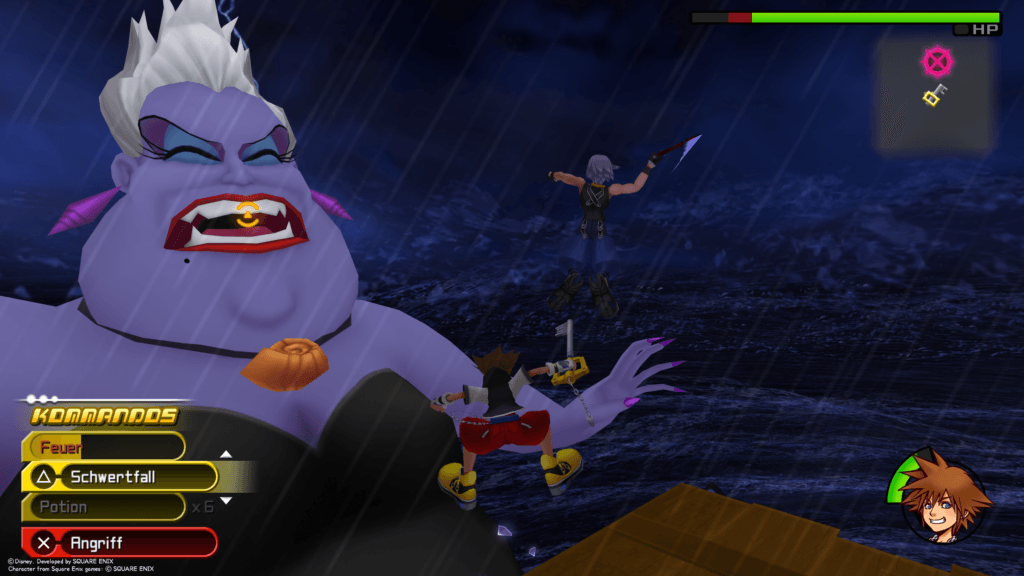Click the pink enemy marker on minimap

[x=937, y=63]
